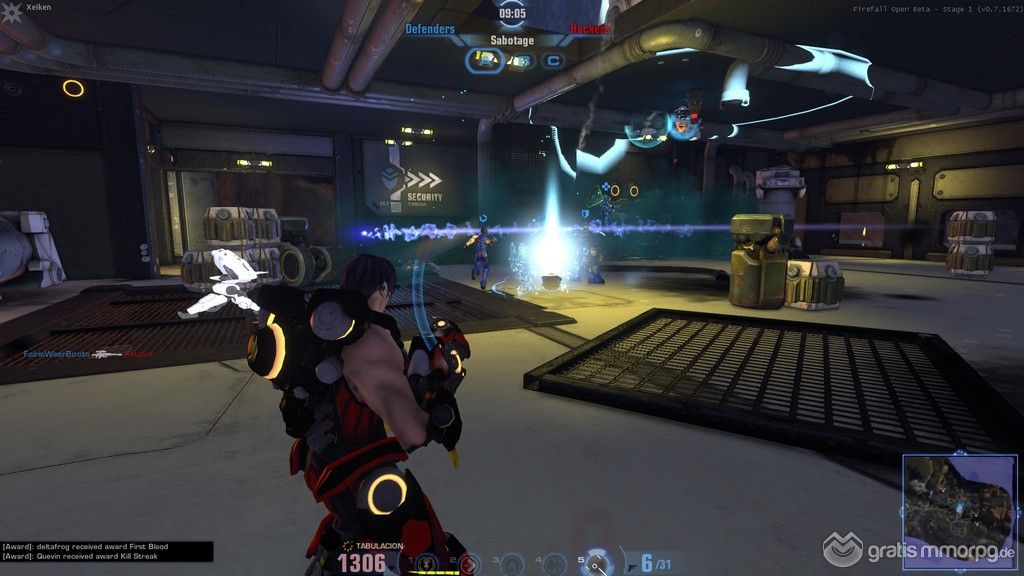Select sabotage objective point C

point(551,61)
